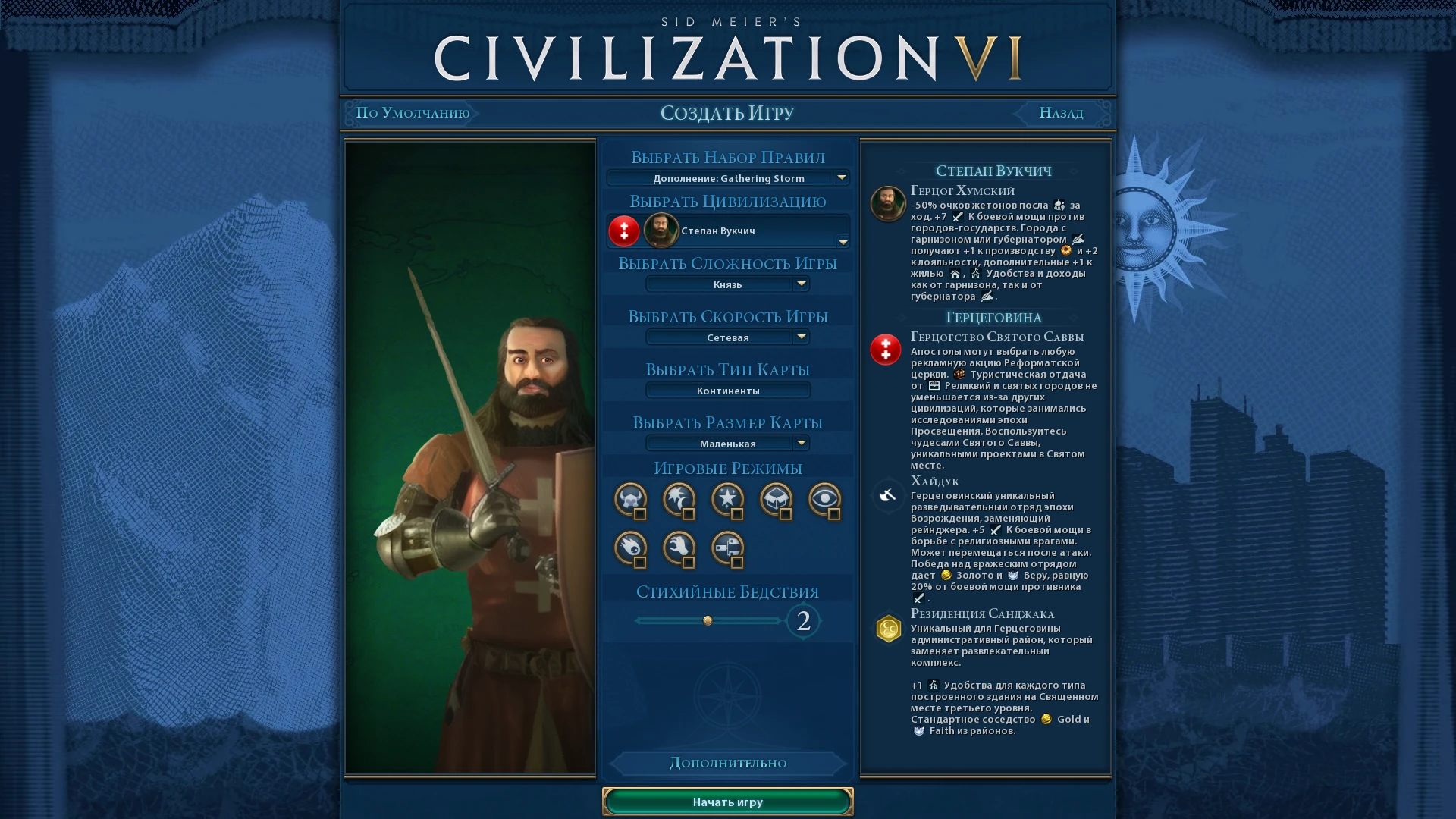Click the Apocalypse comet mode icon

[x=629, y=548]
